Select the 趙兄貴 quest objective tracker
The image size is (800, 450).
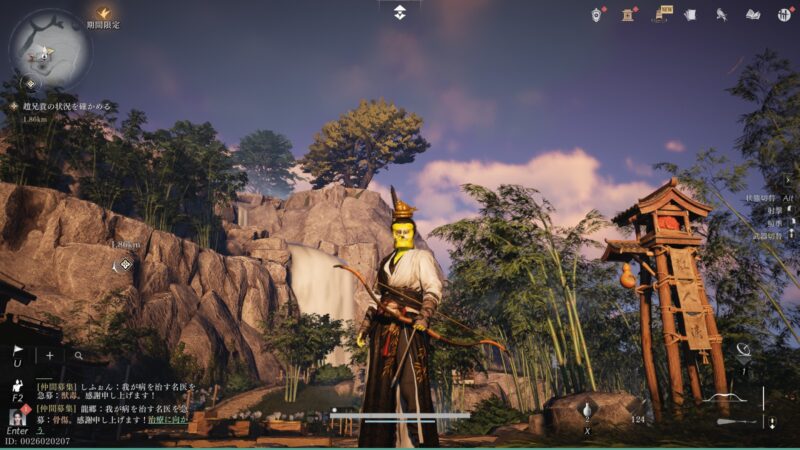click(x=58, y=105)
